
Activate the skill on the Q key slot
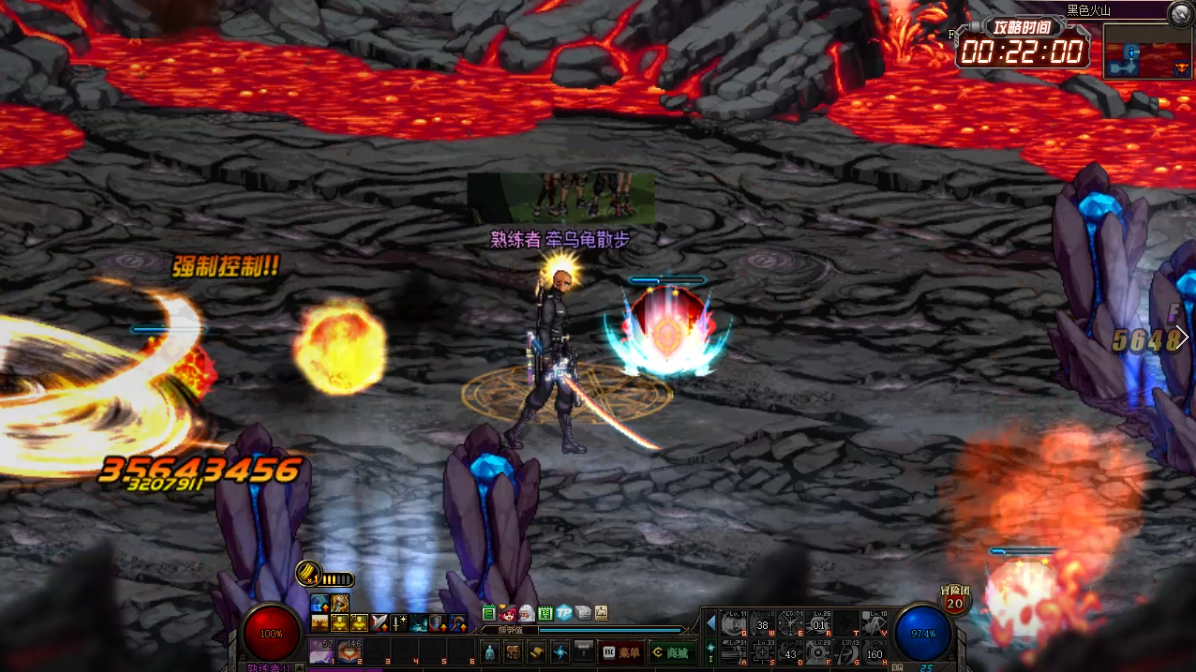734,625
